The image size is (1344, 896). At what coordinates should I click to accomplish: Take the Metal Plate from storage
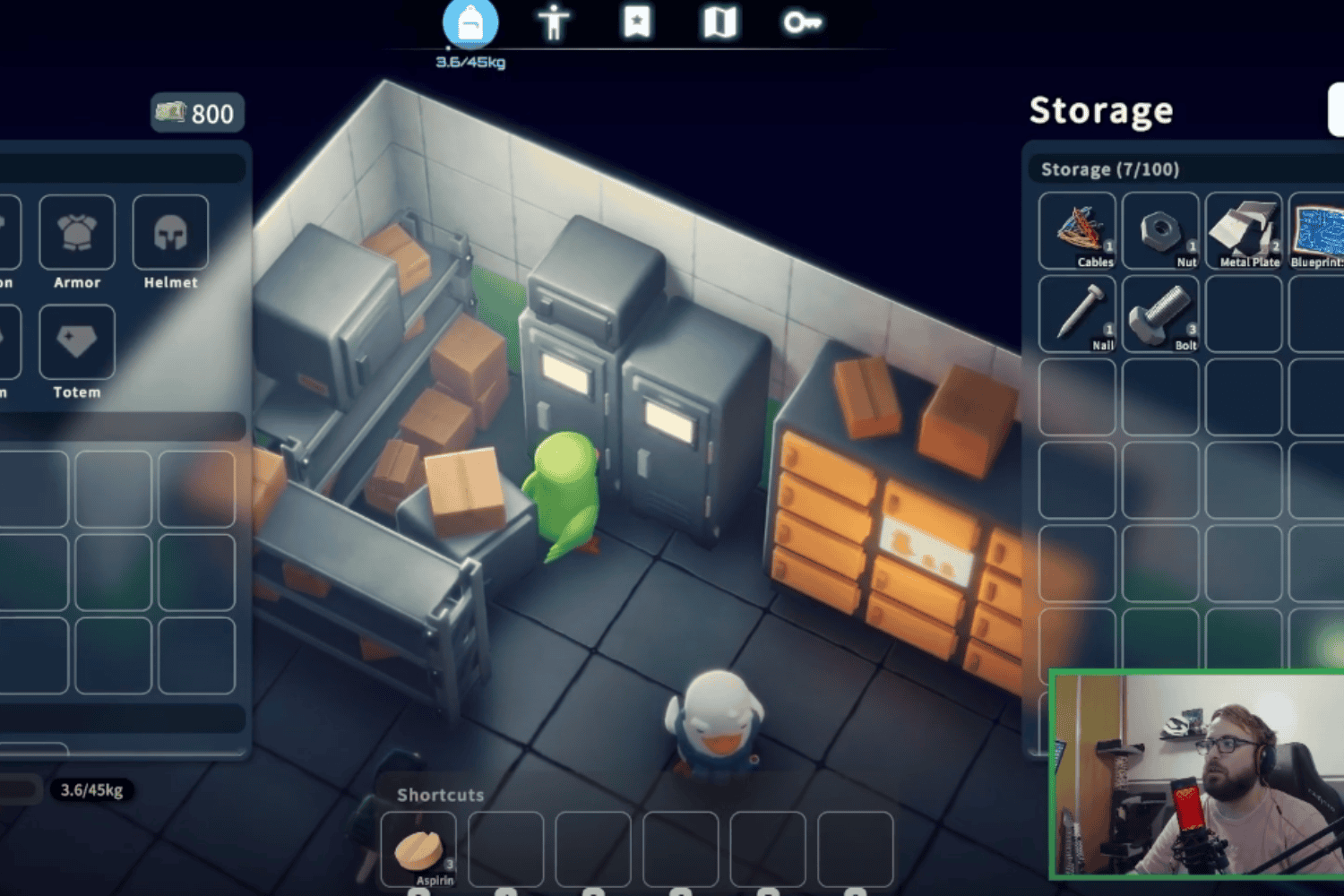coord(1244,230)
